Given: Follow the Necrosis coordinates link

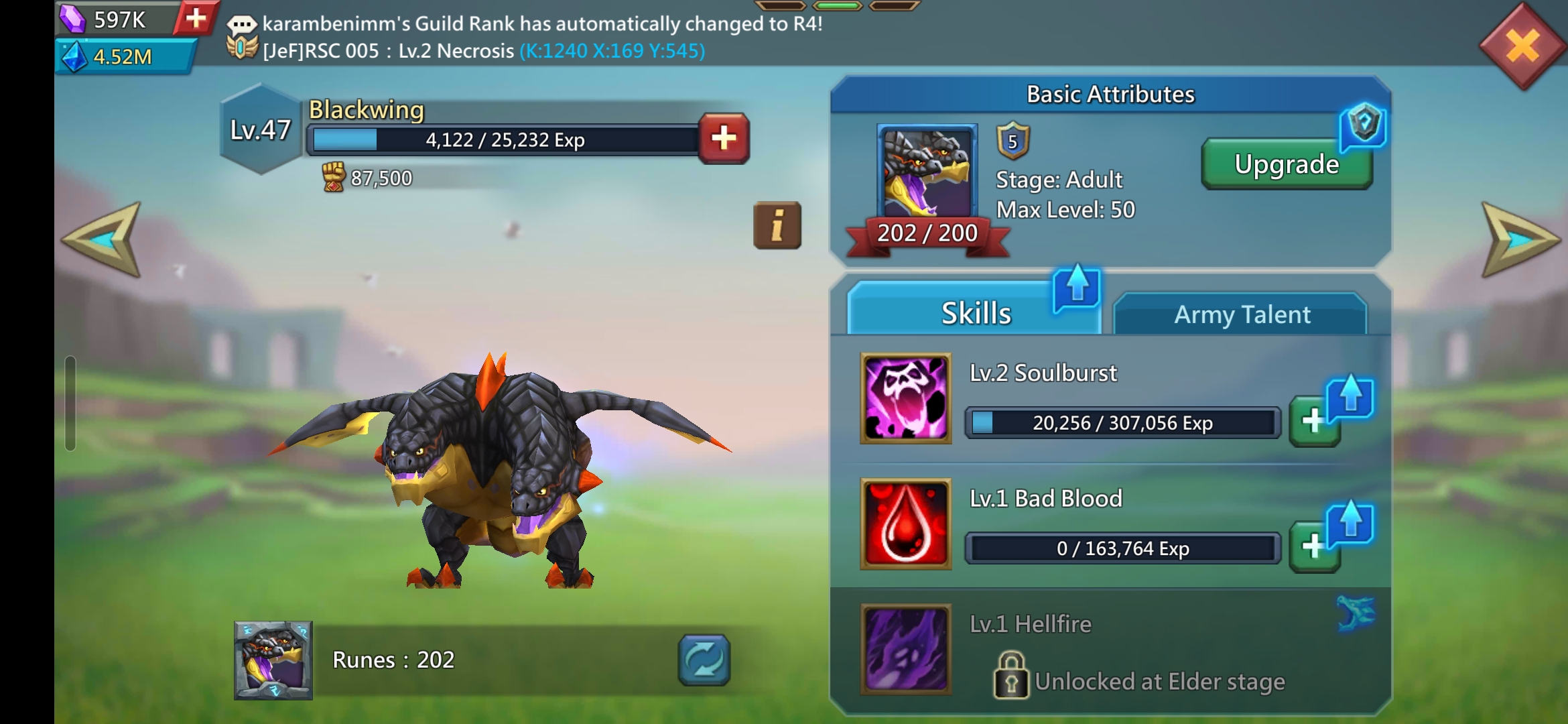Looking at the screenshot, I should coord(612,51).
